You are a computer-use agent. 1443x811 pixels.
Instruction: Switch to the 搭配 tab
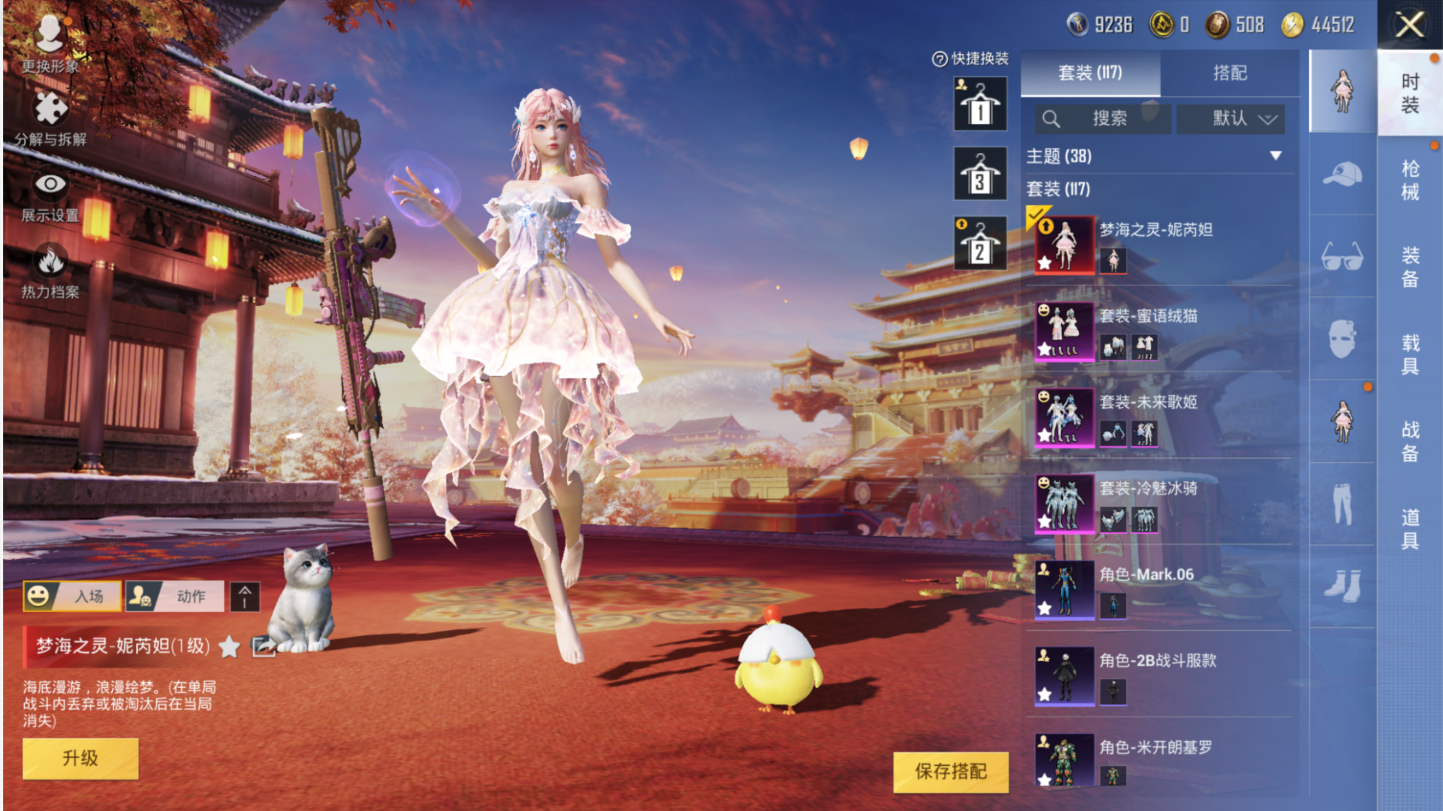tap(1230, 73)
